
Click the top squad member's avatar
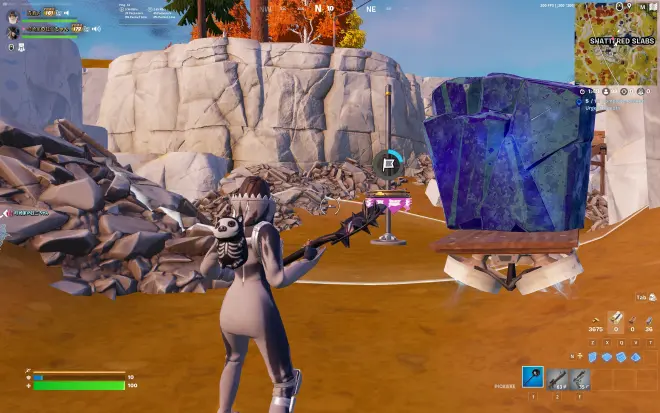pos(11,15)
